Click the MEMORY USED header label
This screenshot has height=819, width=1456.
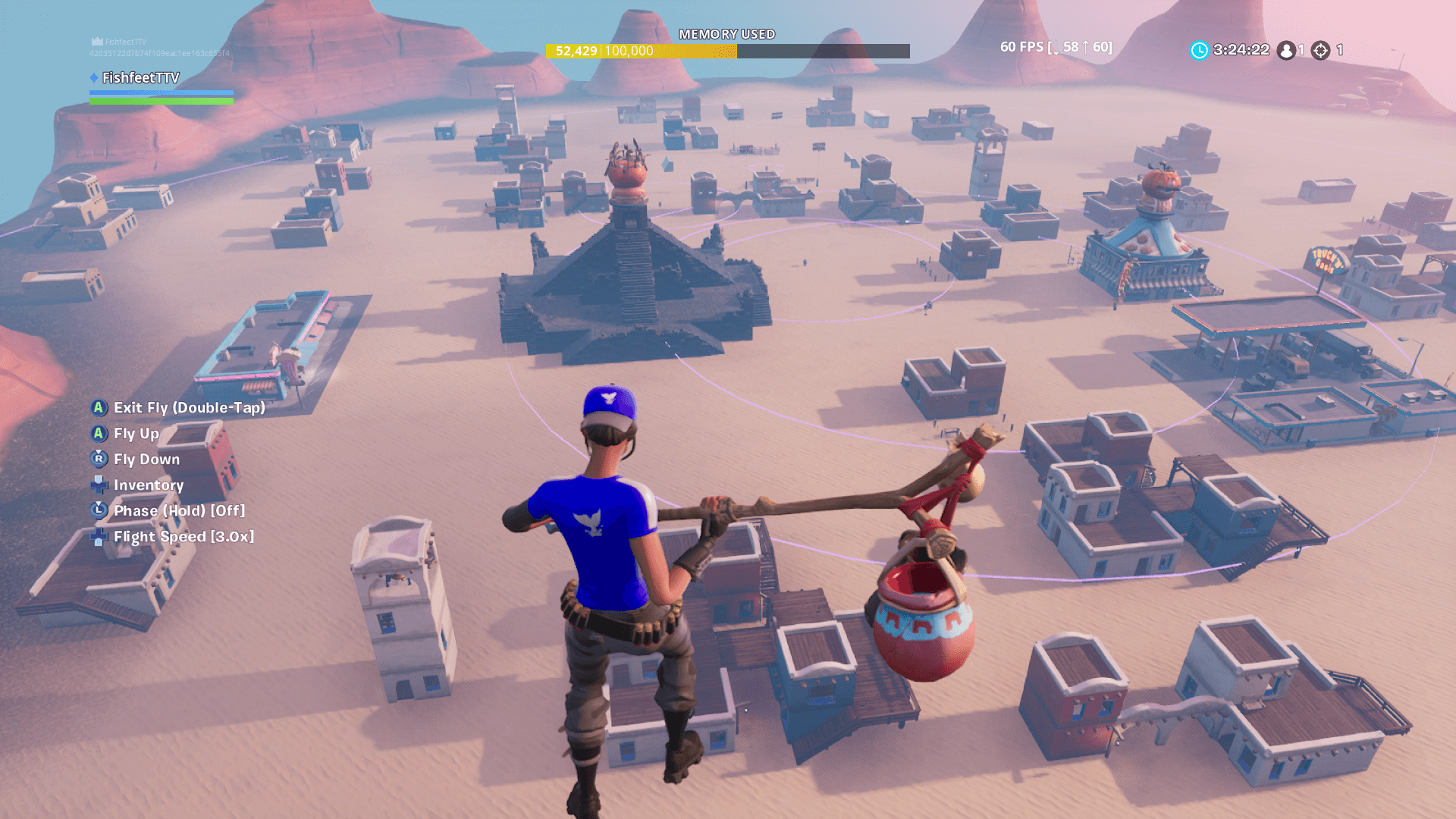727,33
